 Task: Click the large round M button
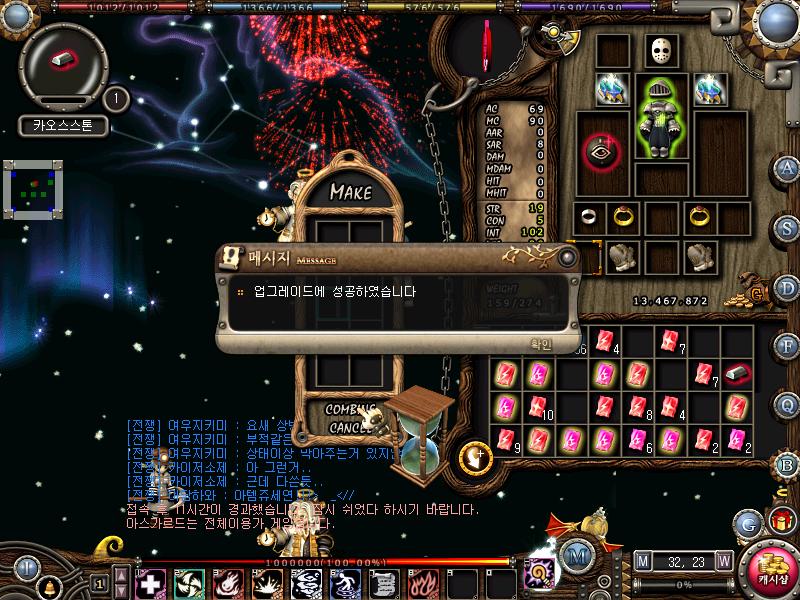(576, 556)
